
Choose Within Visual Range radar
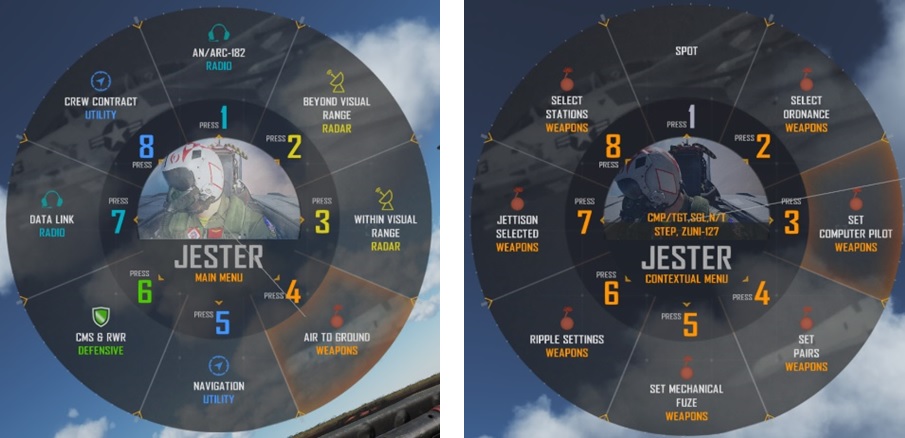[x=386, y=226]
